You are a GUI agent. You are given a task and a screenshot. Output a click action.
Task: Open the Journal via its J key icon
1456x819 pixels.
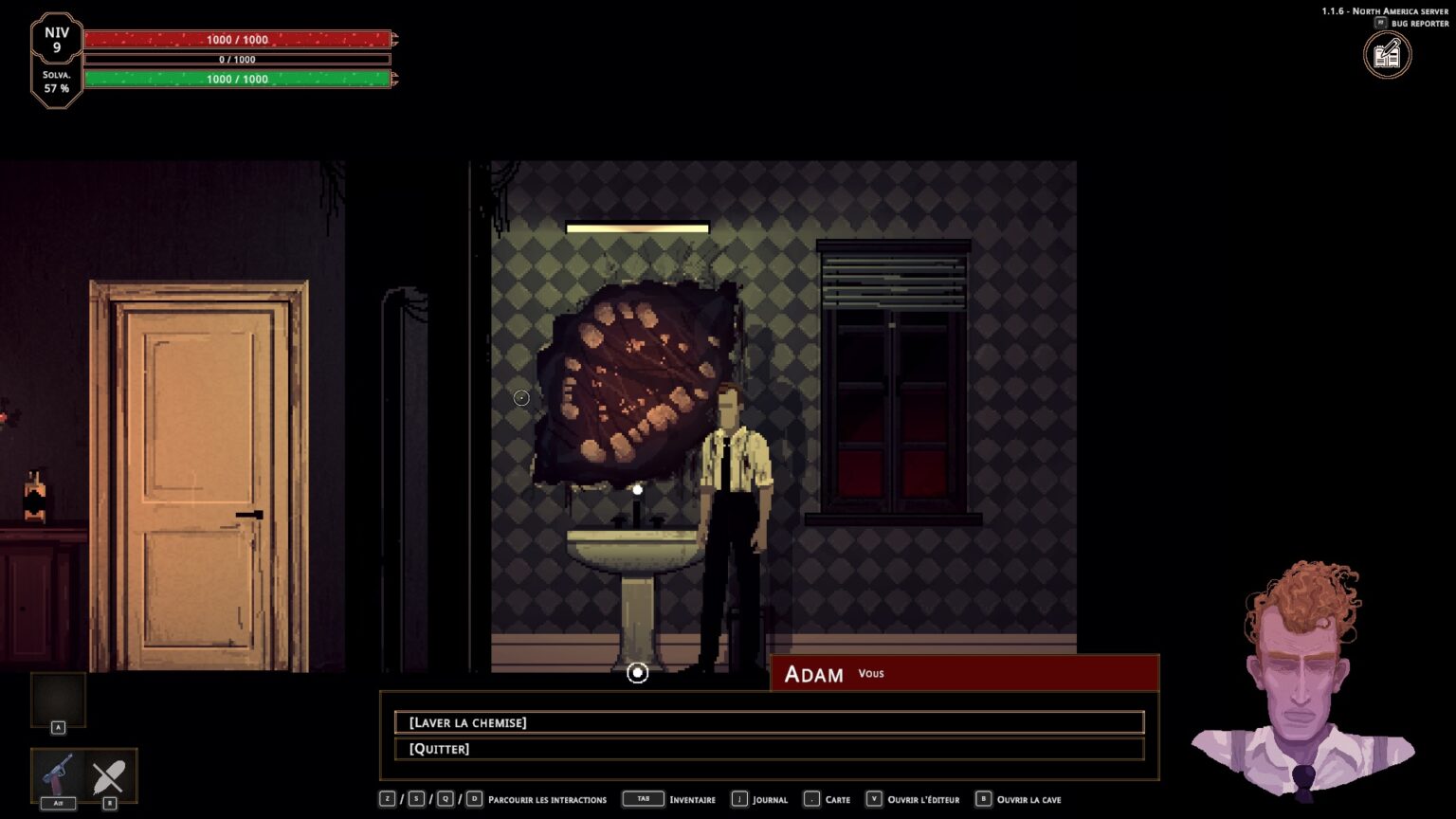(738, 799)
